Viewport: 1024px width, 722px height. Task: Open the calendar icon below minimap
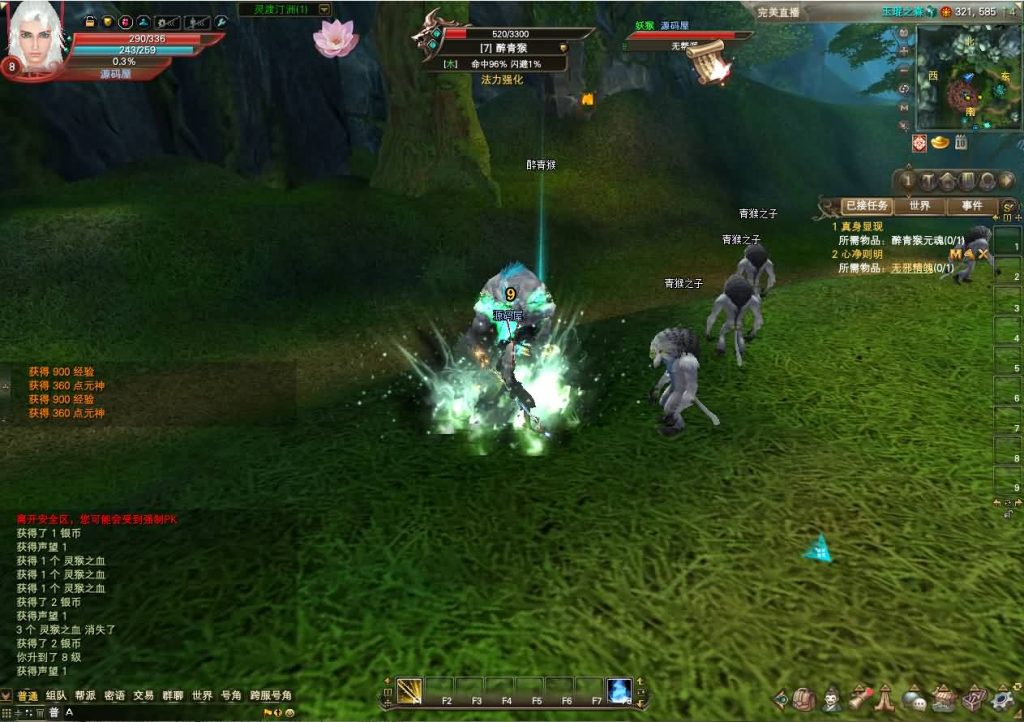pyautogui.click(x=960, y=143)
